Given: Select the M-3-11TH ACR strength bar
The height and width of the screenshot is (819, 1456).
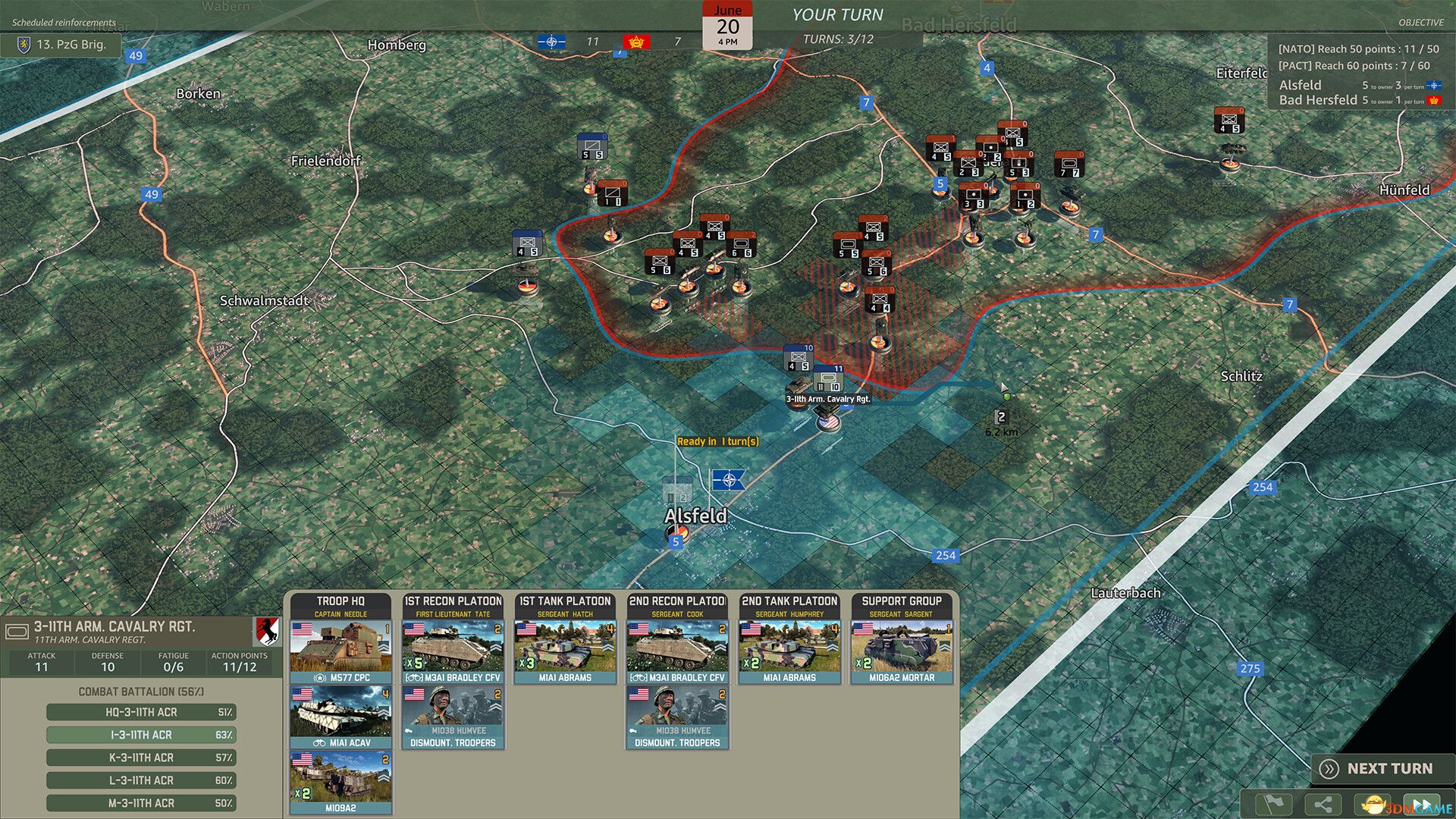Looking at the screenshot, I should pyautogui.click(x=140, y=802).
